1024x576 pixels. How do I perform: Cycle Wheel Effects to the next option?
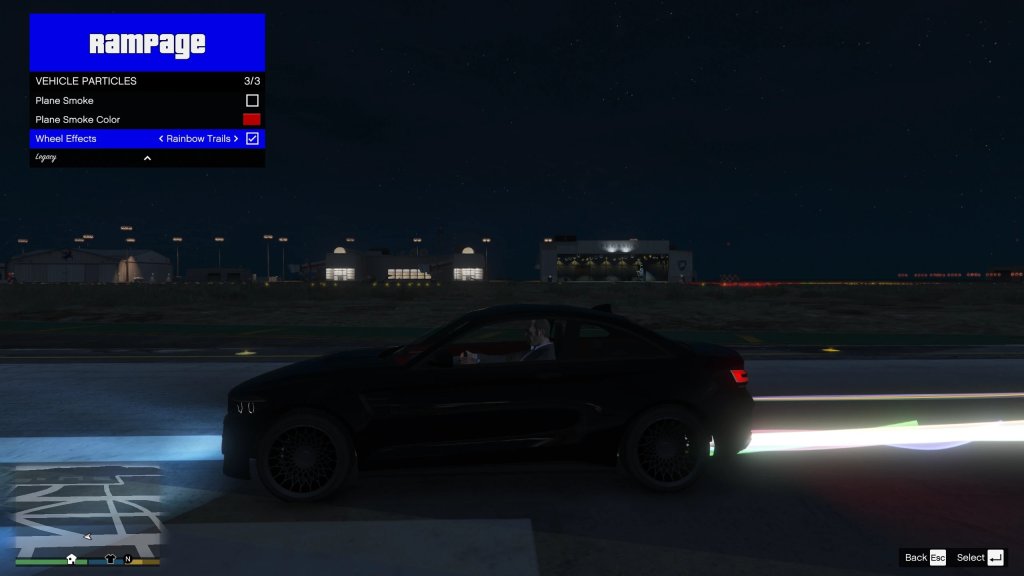[x=237, y=139]
